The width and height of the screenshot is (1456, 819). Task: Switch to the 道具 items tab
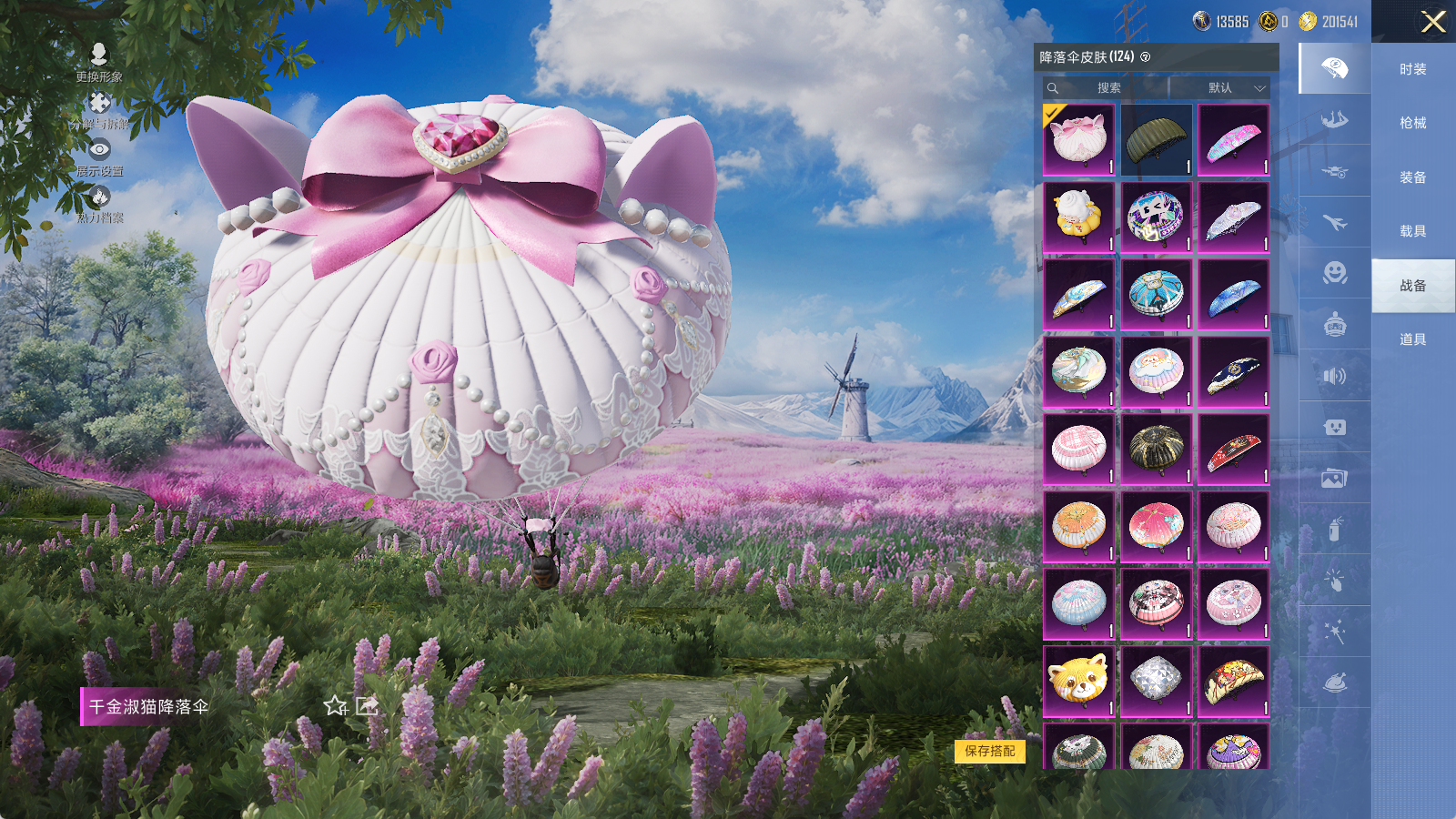tap(1412, 339)
